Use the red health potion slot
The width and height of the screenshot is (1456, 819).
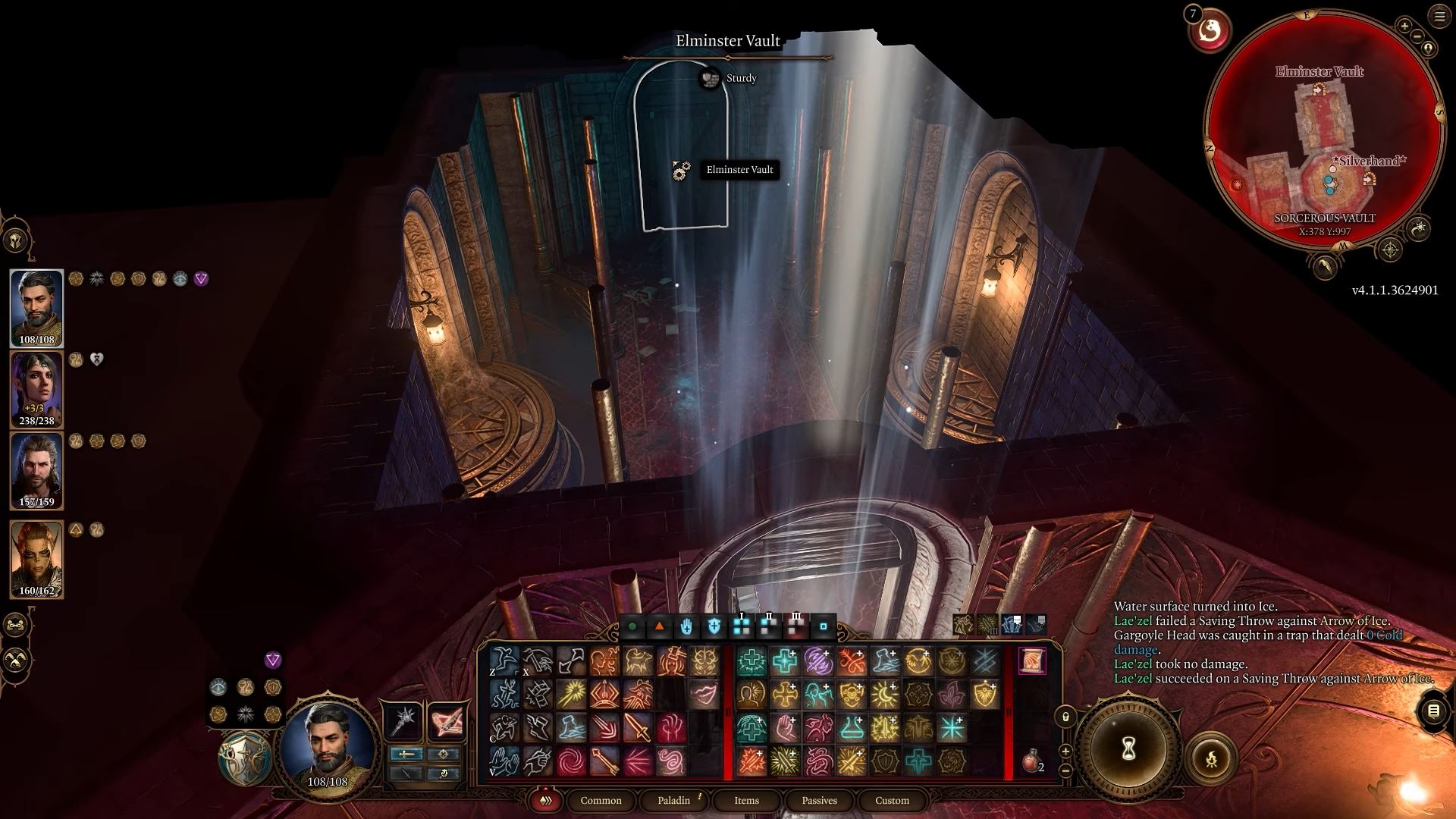1031,762
